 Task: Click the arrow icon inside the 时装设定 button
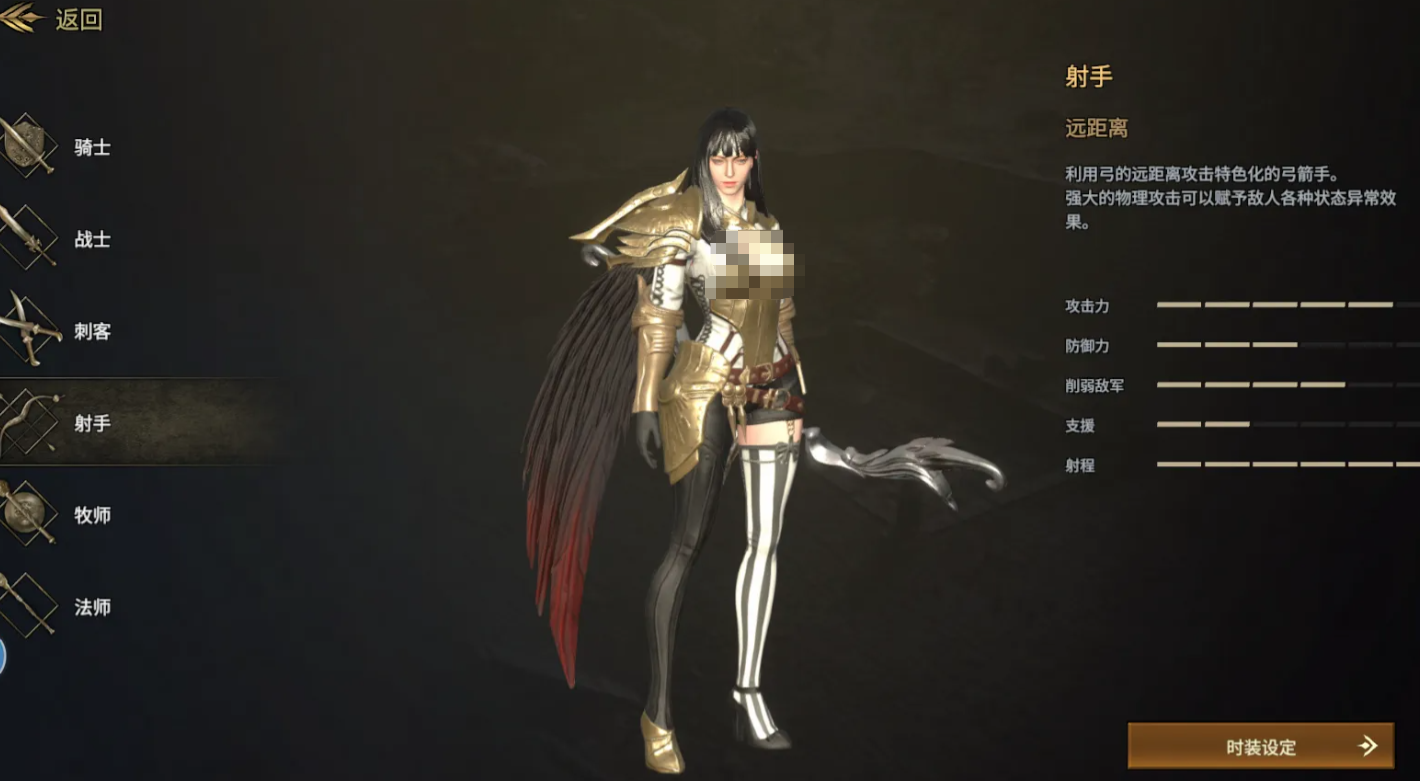coord(1368,746)
